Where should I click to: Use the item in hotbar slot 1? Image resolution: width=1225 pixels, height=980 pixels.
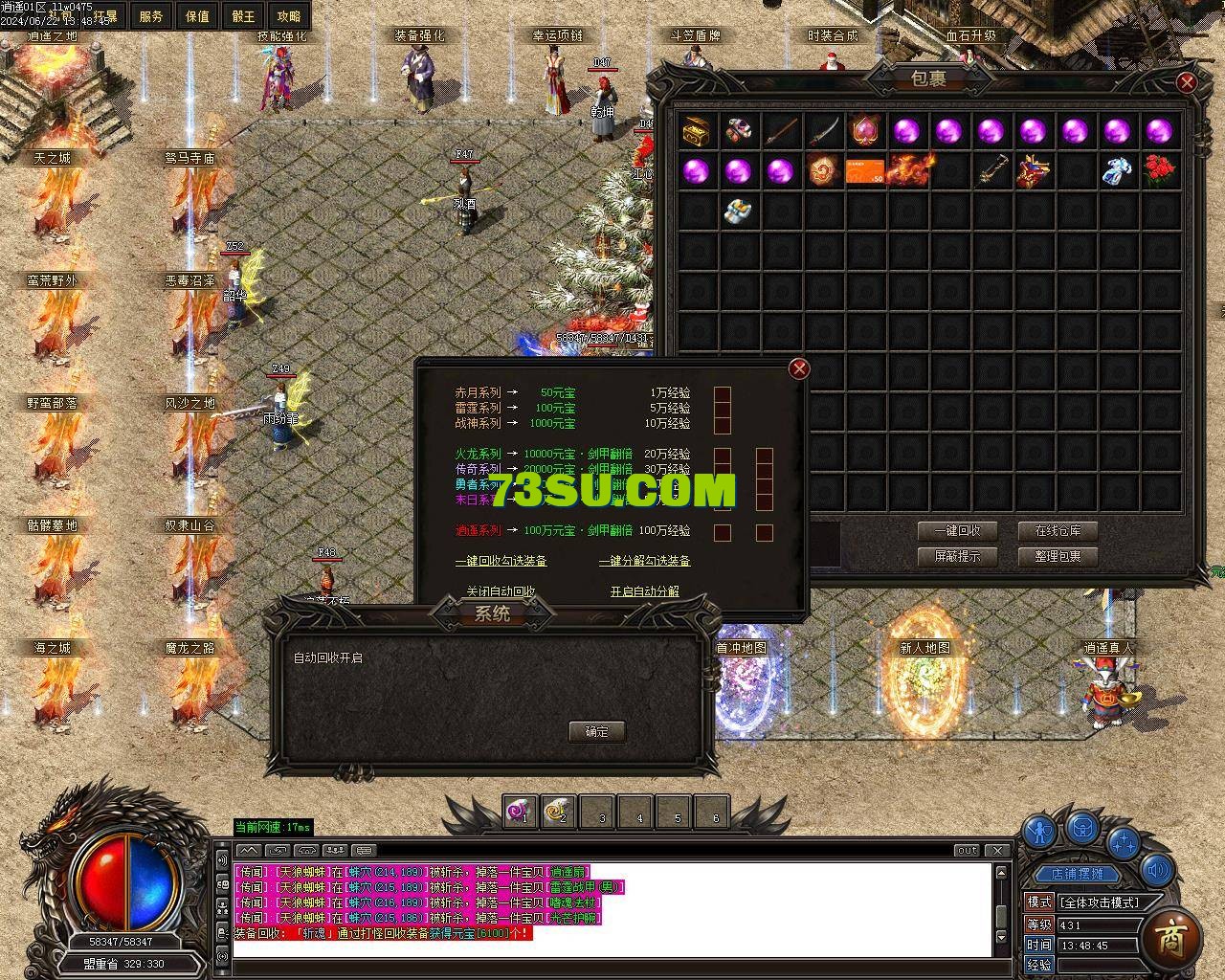[x=521, y=812]
